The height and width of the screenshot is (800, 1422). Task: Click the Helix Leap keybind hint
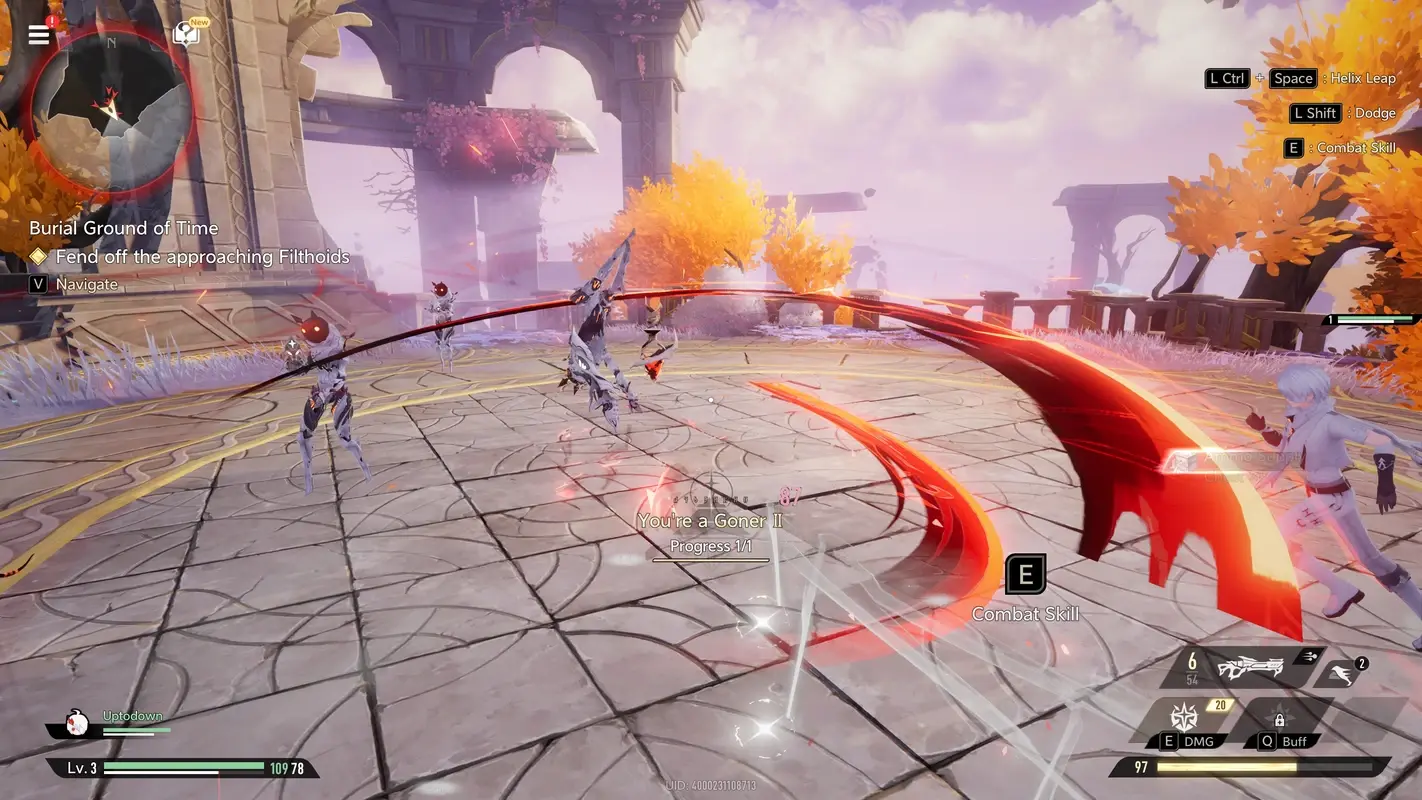[x=1292, y=78]
